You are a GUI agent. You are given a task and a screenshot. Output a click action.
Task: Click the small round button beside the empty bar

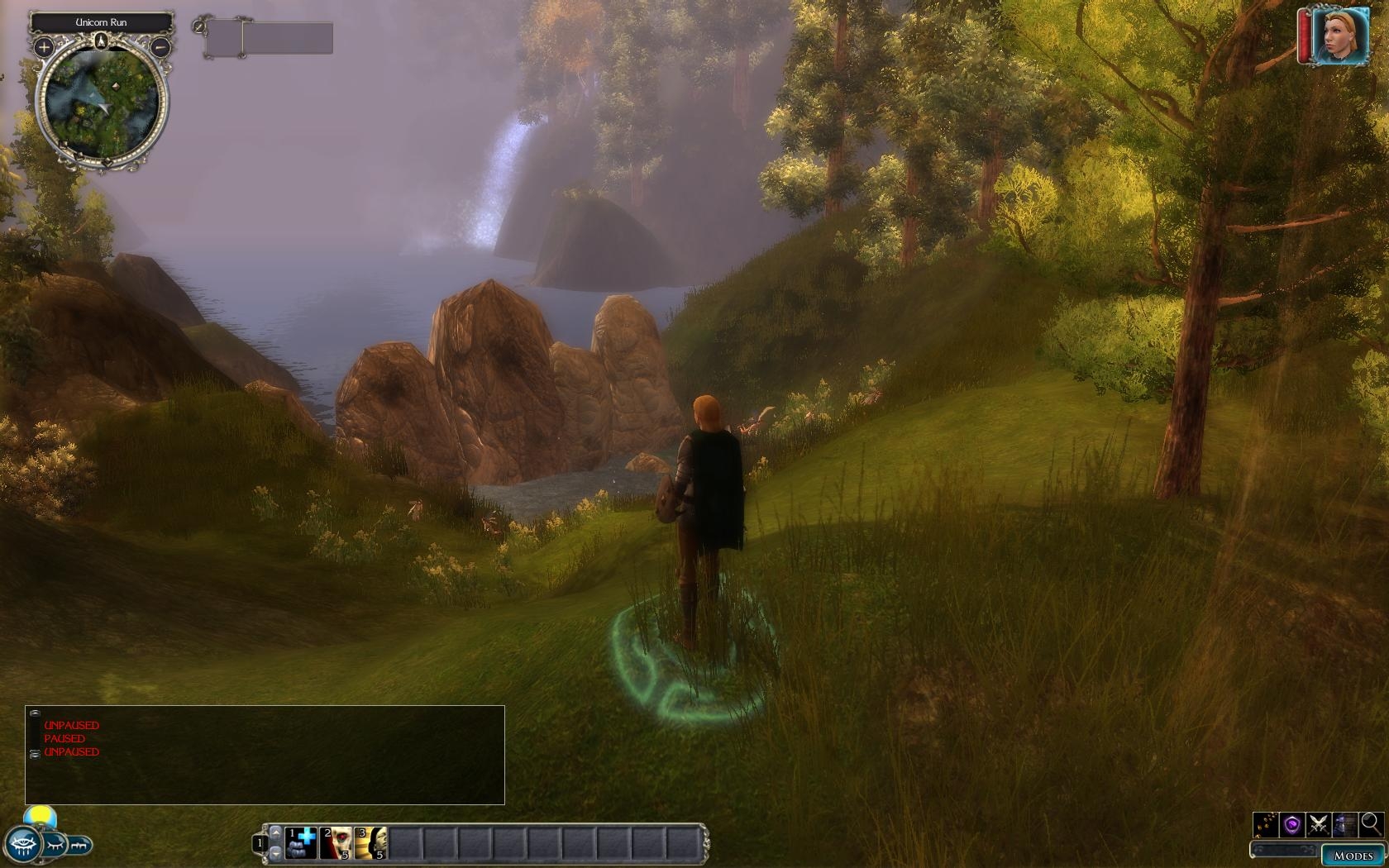click(198, 26)
